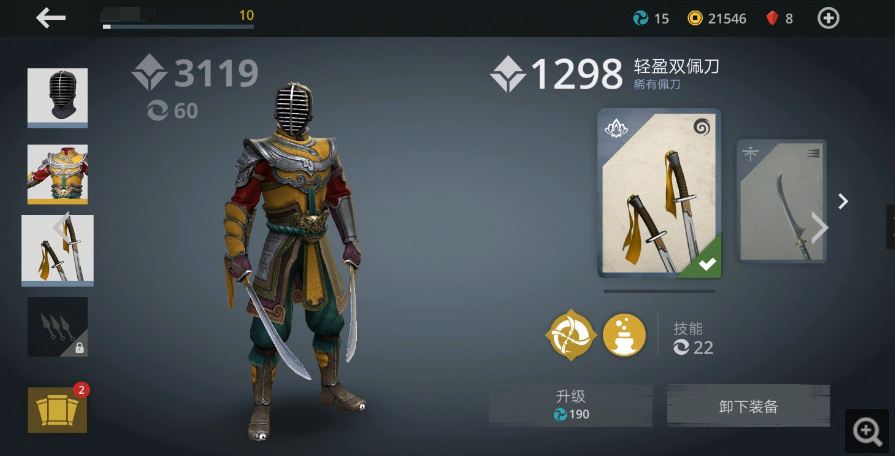The width and height of the screenshot is (895, 456).
Task: Select the armor equipment slot
Action: 57,174
